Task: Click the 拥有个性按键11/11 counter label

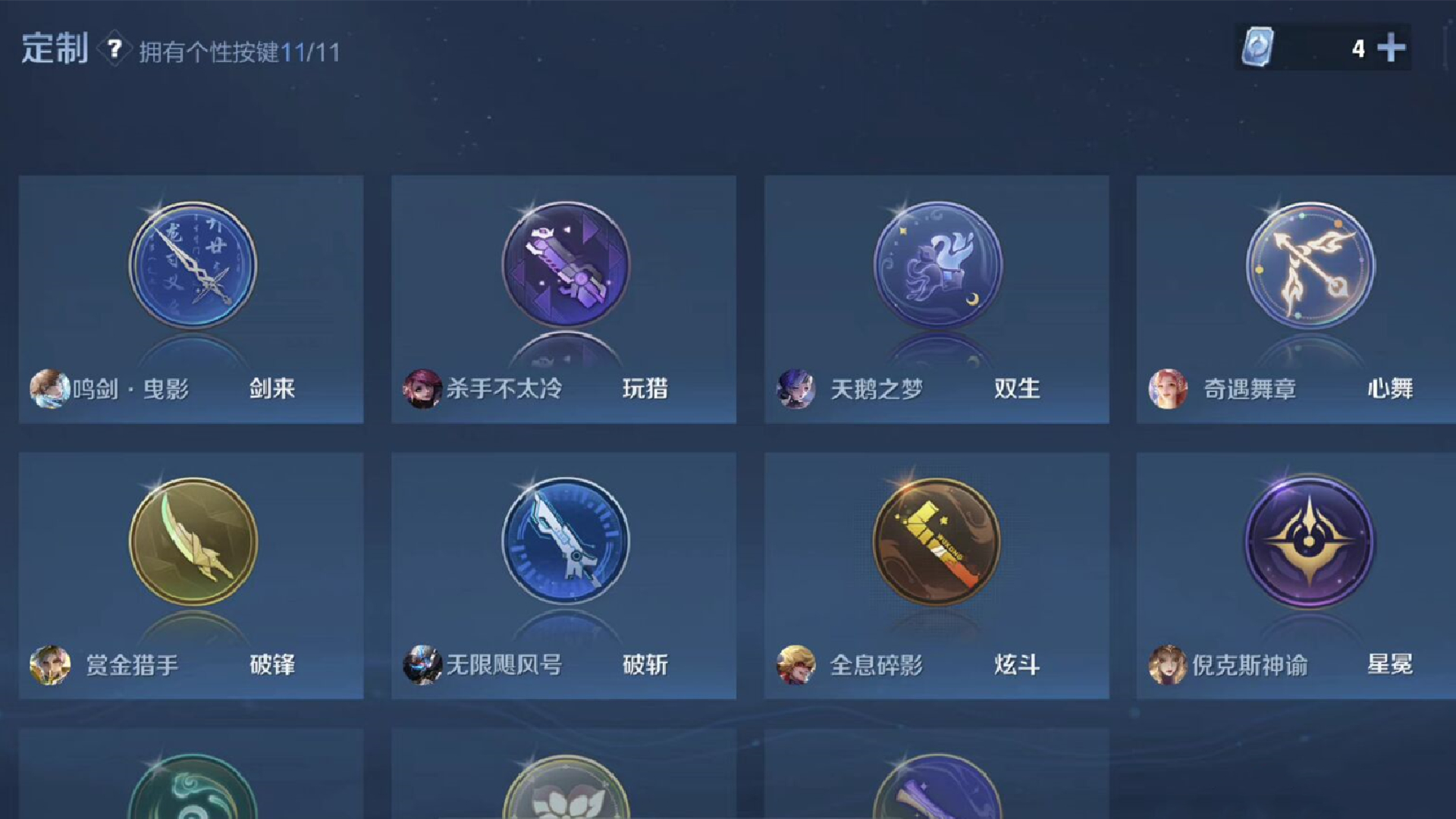Action: pos(239,52)
